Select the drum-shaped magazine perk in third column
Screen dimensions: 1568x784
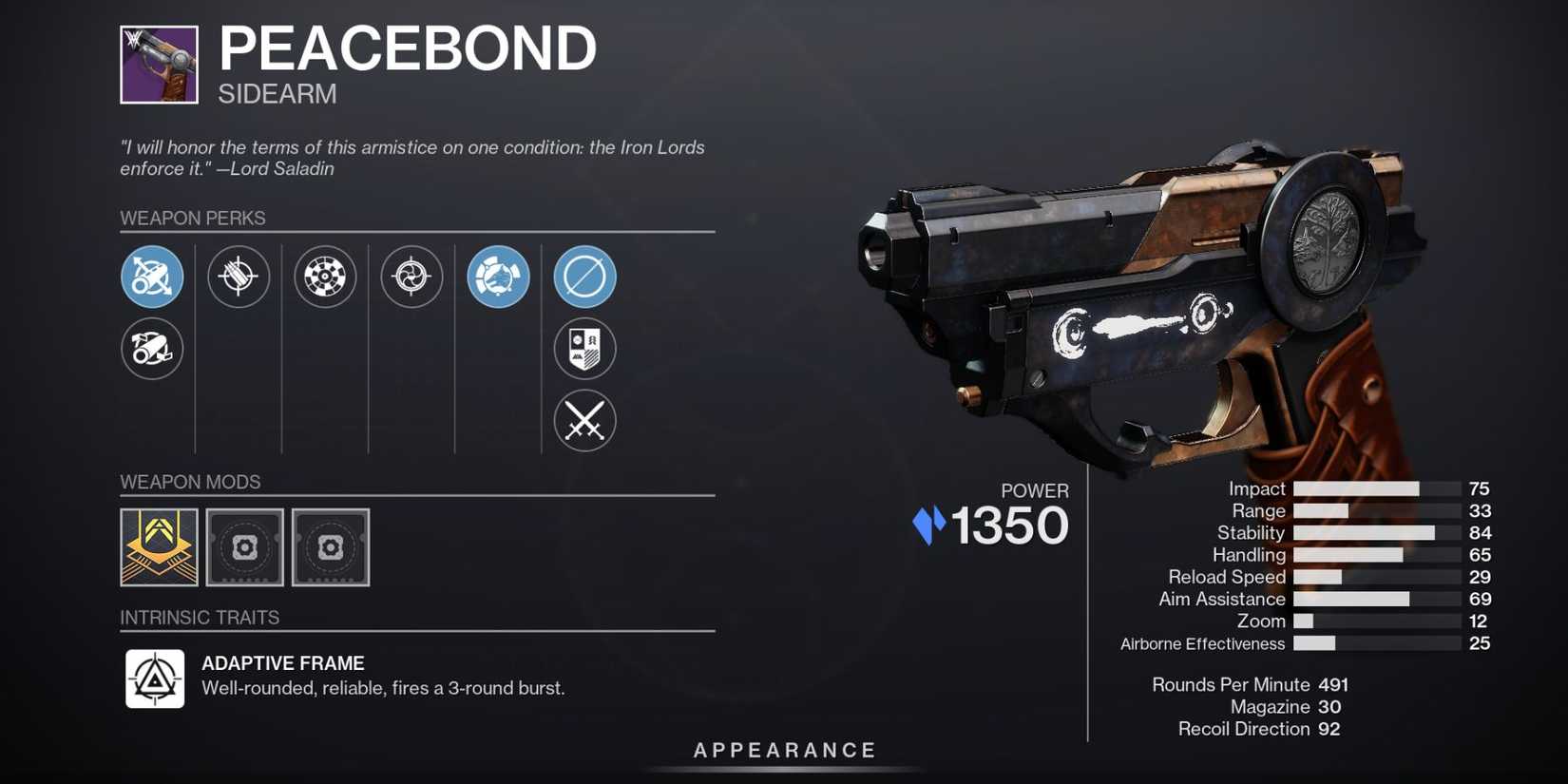tap(325, 277)
